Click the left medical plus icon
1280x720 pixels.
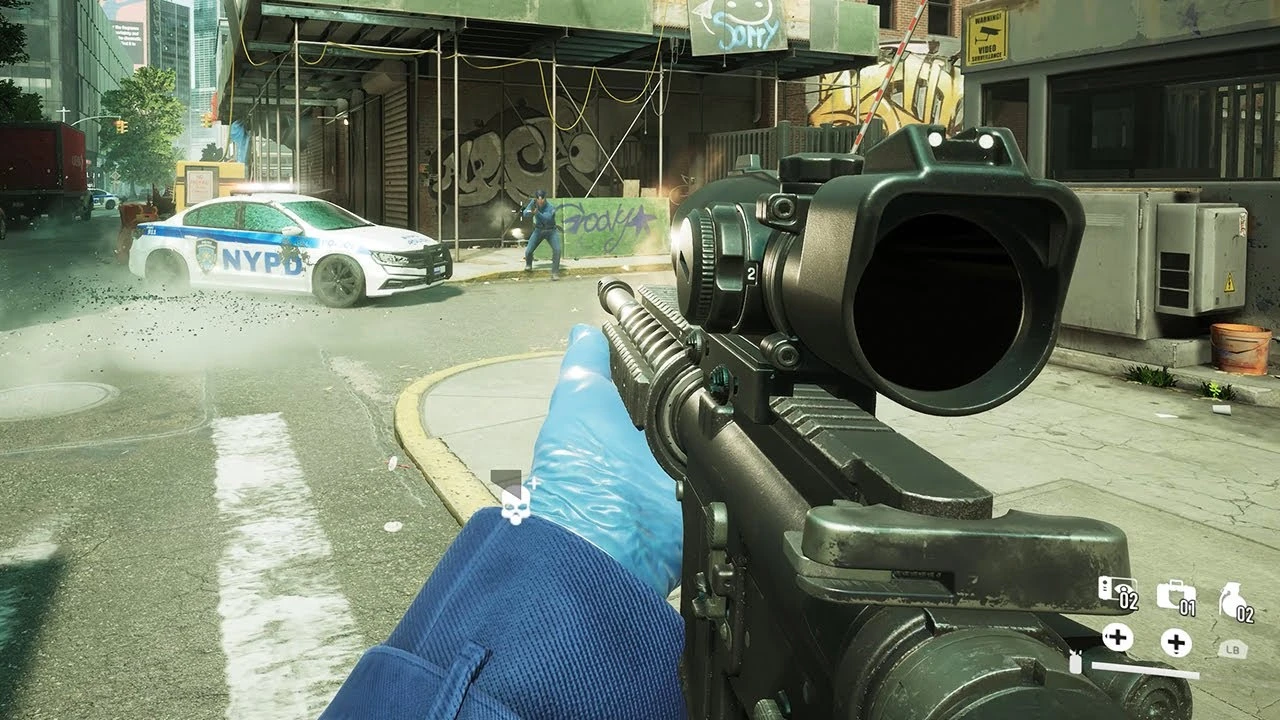(x=1117, y=639)
